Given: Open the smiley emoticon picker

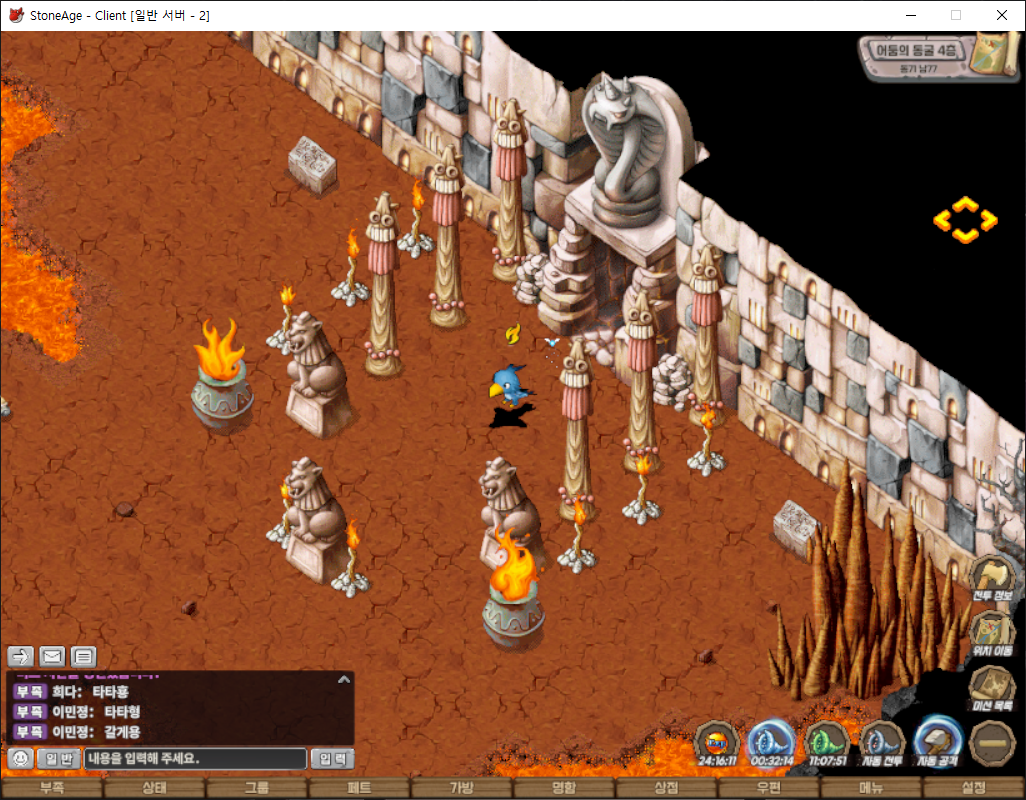Looking at the screenshot, I should coord(19,759).
